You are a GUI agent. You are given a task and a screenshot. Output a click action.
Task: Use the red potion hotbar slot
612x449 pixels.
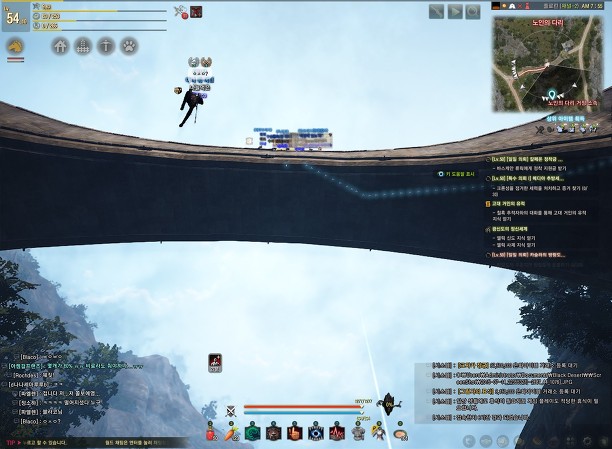point(210,433)
